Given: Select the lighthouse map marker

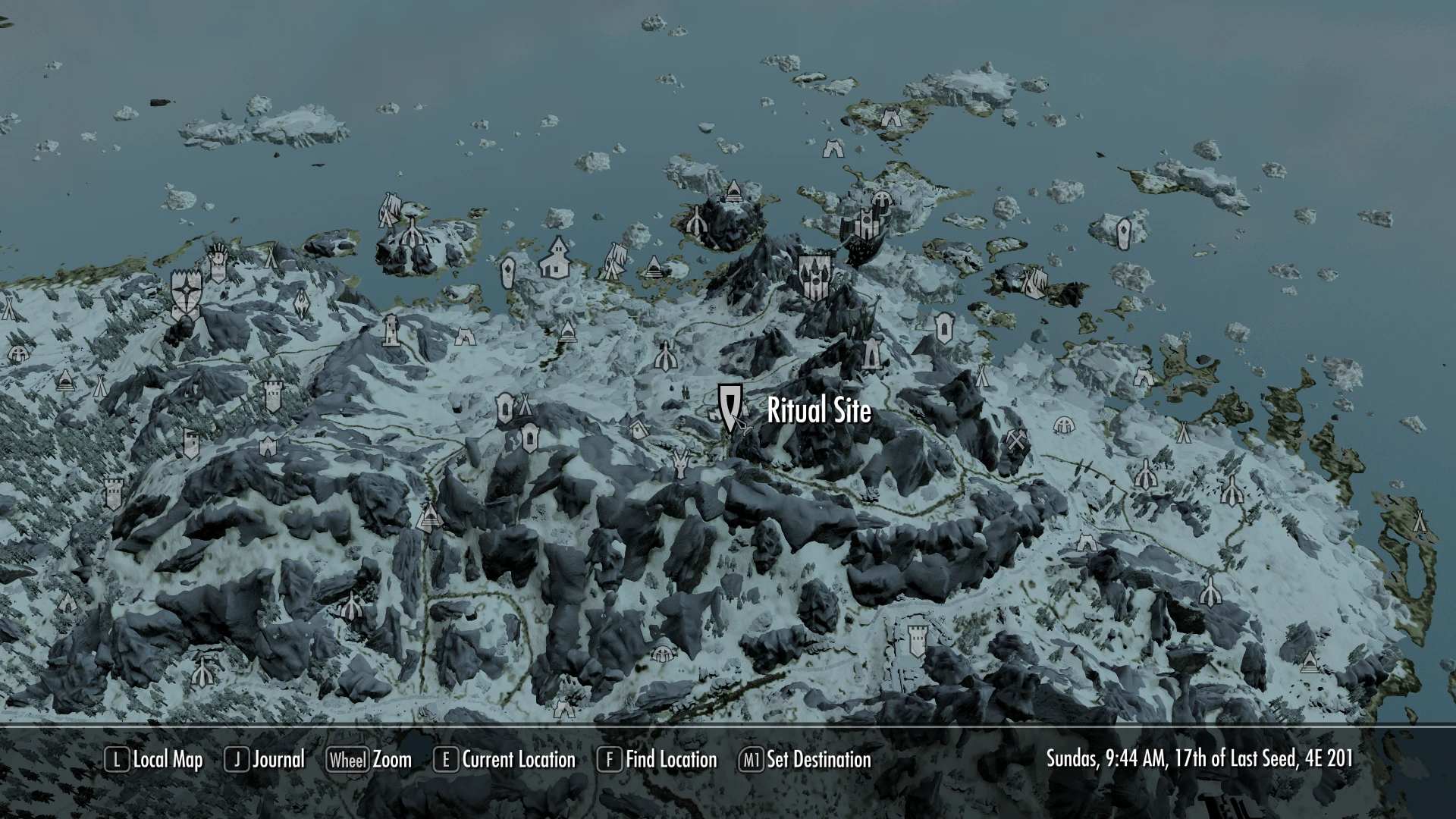Looking at the screenshot, I should click(391, 330).
